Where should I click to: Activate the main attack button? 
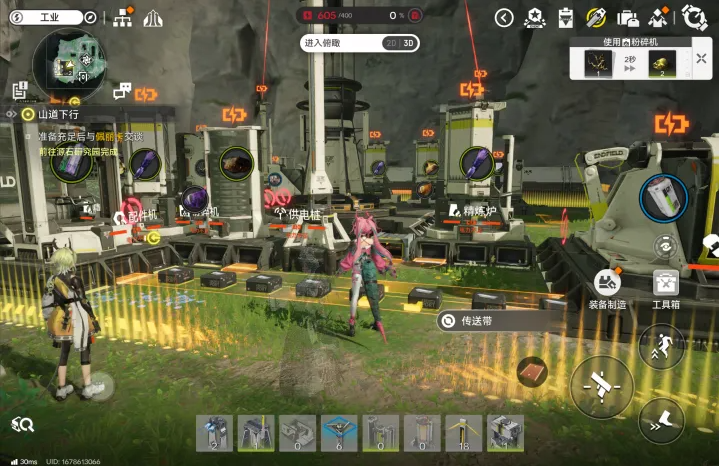[x=601, y=386]
